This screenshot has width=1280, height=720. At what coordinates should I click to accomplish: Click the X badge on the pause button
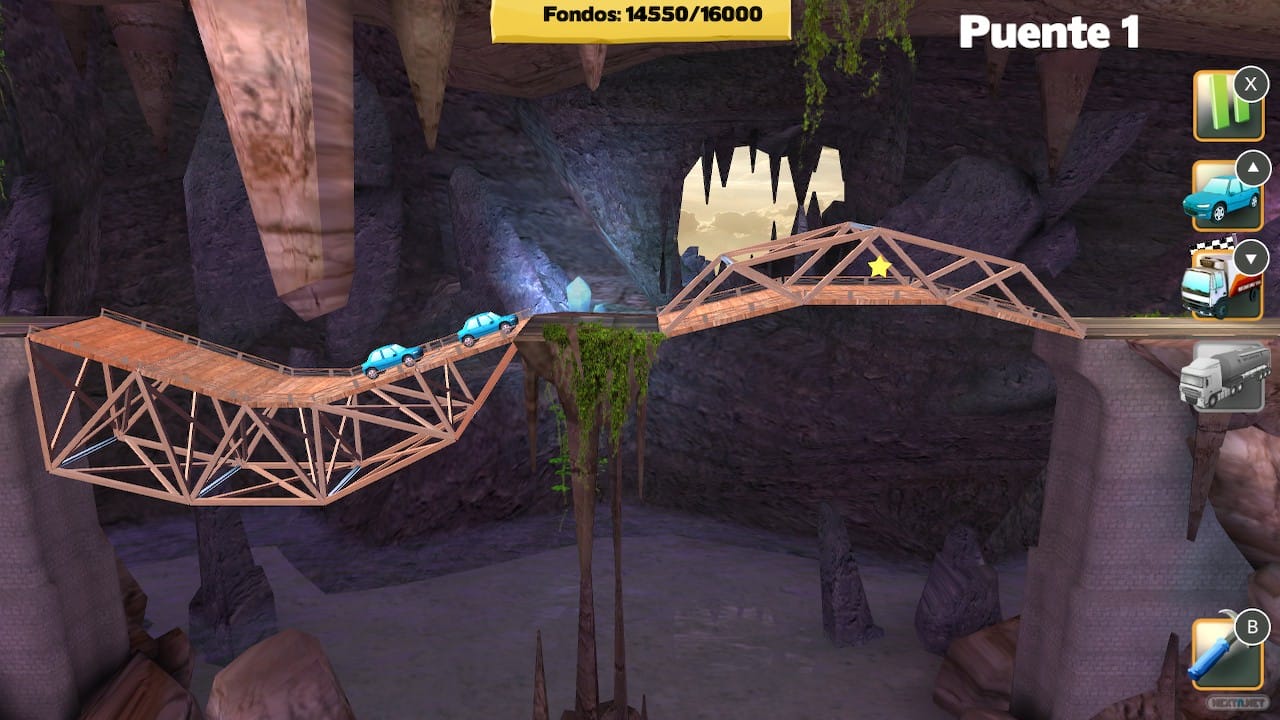(1248, 85)
